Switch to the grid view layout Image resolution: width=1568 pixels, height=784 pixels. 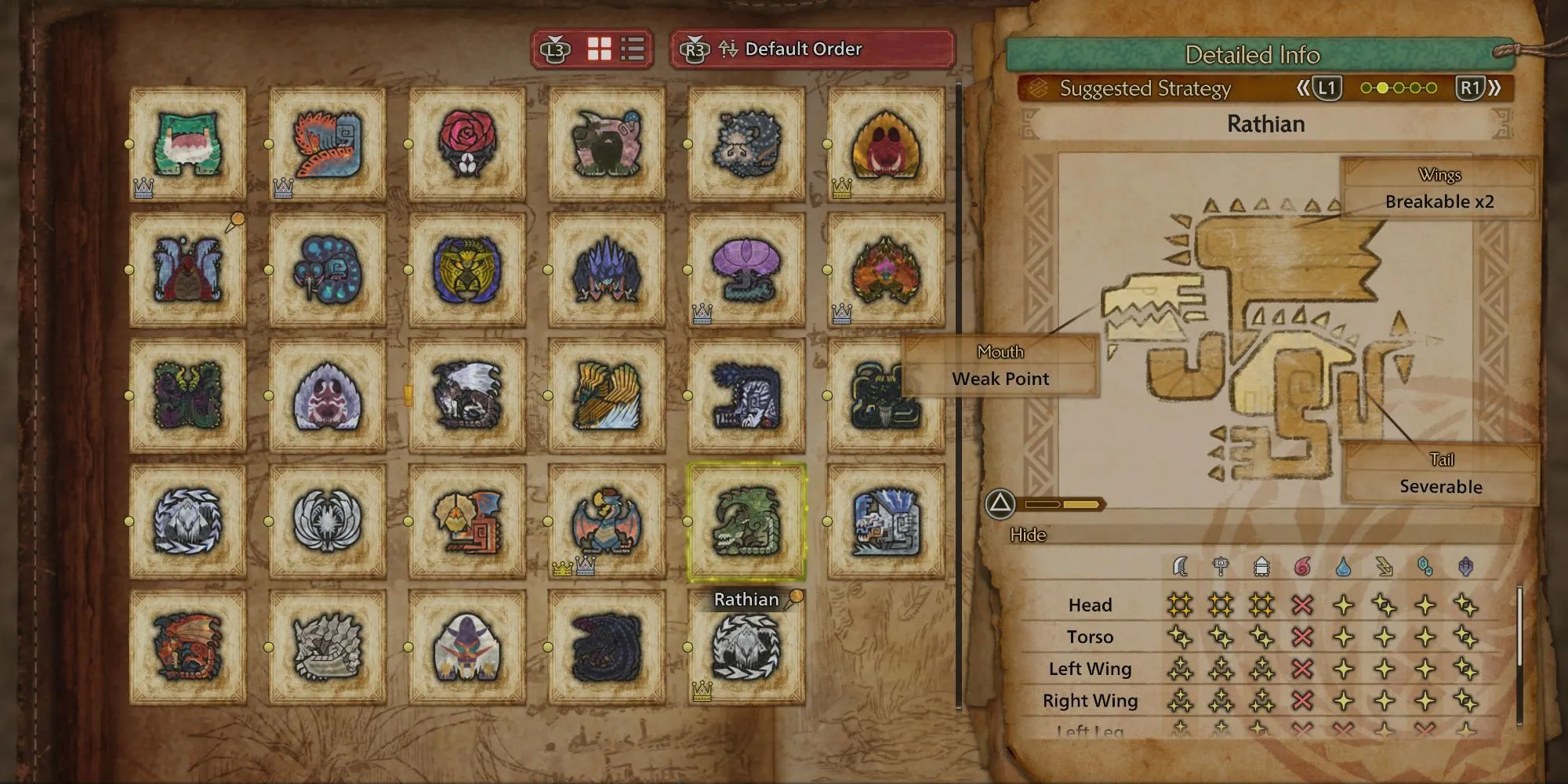pyautogui.click(x=600, y=49)
